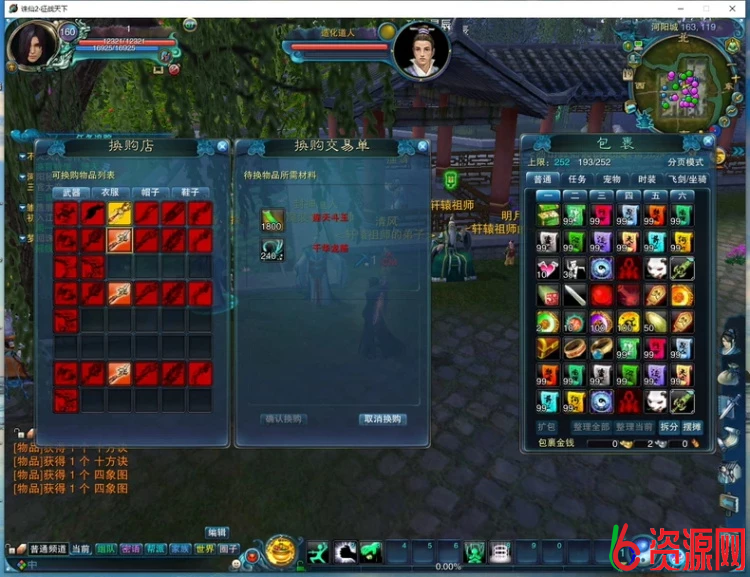The width and height of the screenshot is (750, 577).
Task: Click the 取消换购 cancel exchange button
Action: 383,419
